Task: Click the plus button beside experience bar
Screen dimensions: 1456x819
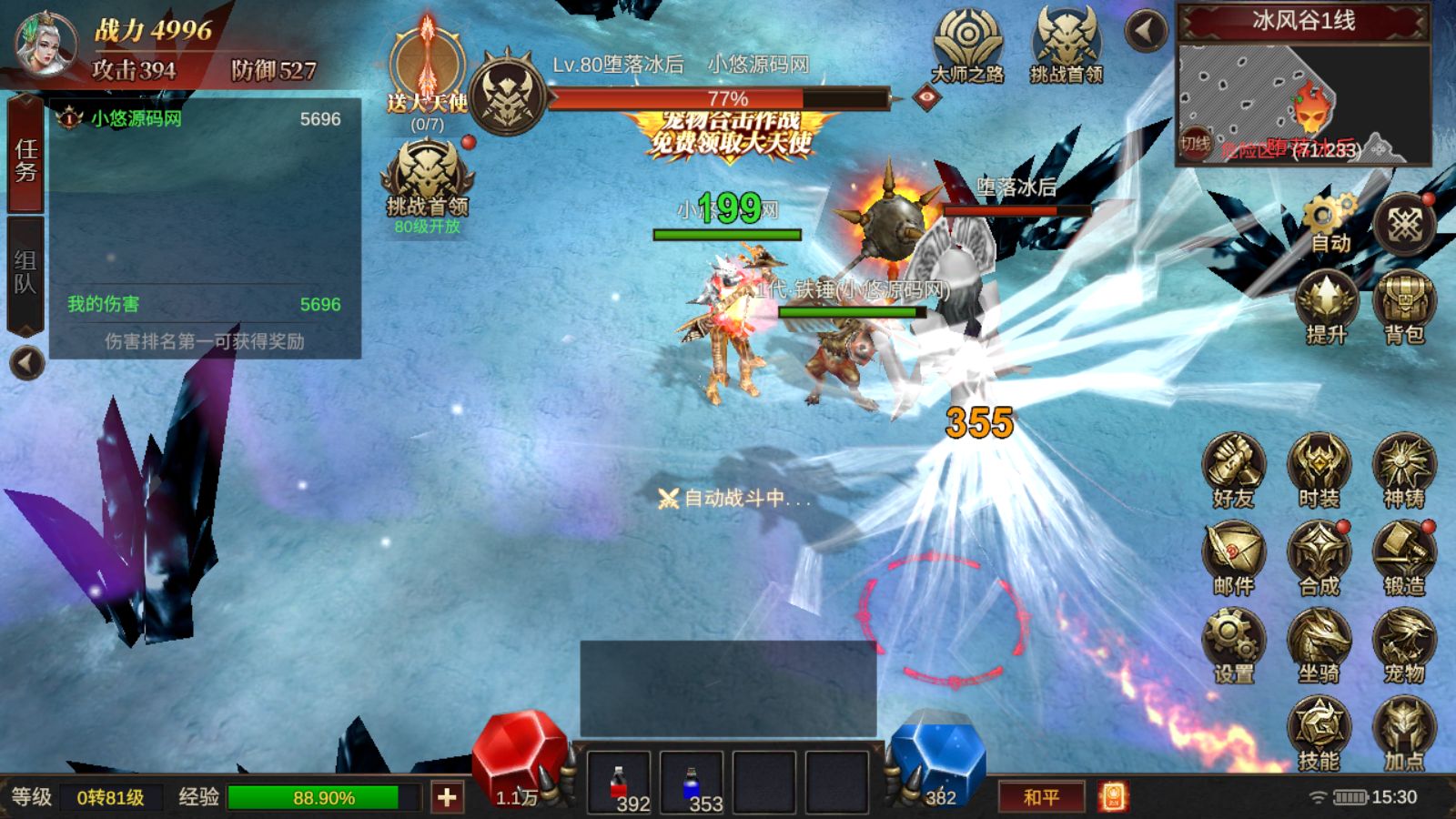Action: (446, 798)
